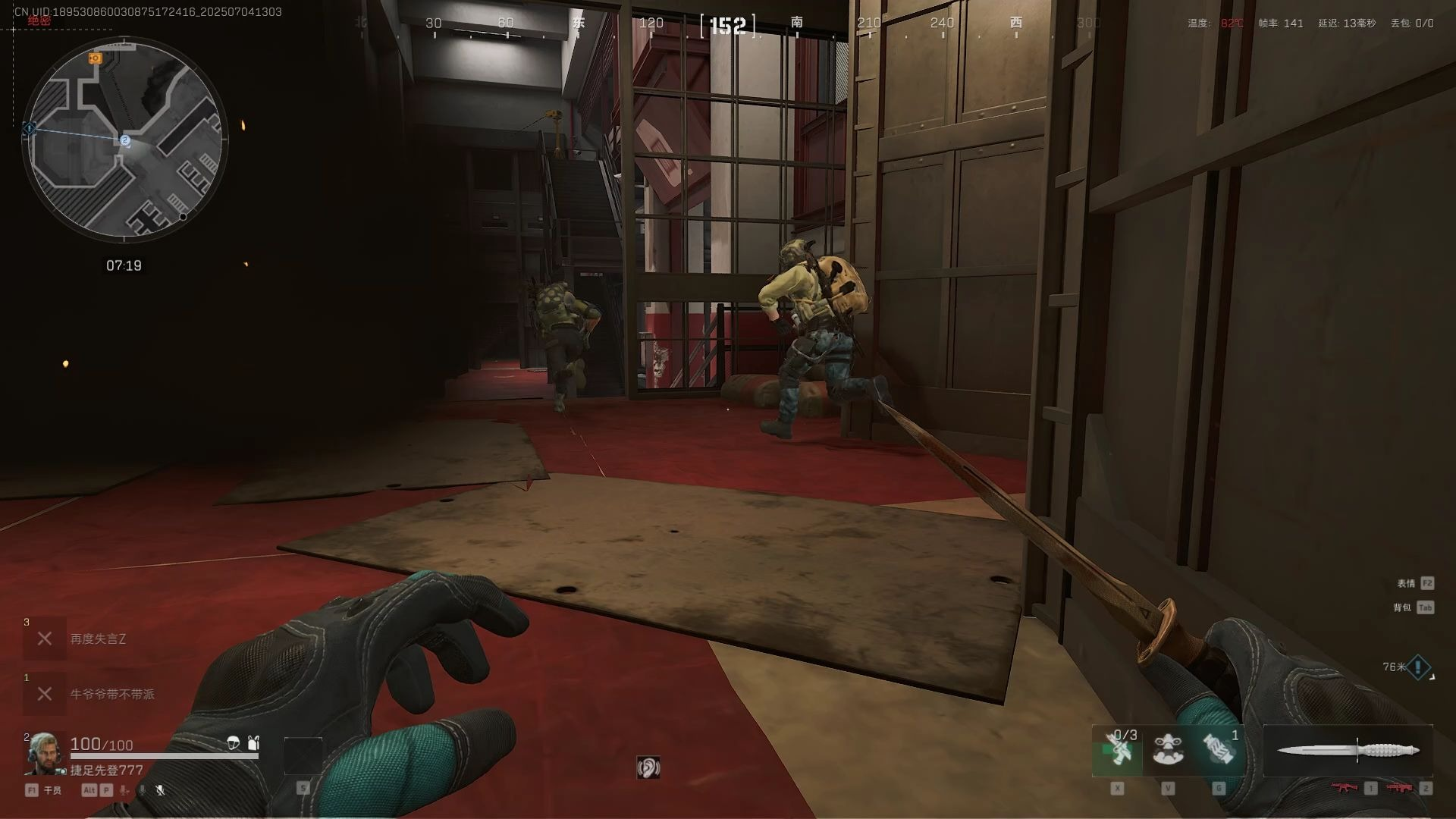1456x819 pixels.
Task: Click the circular minimap
Action: coord(124,141)
